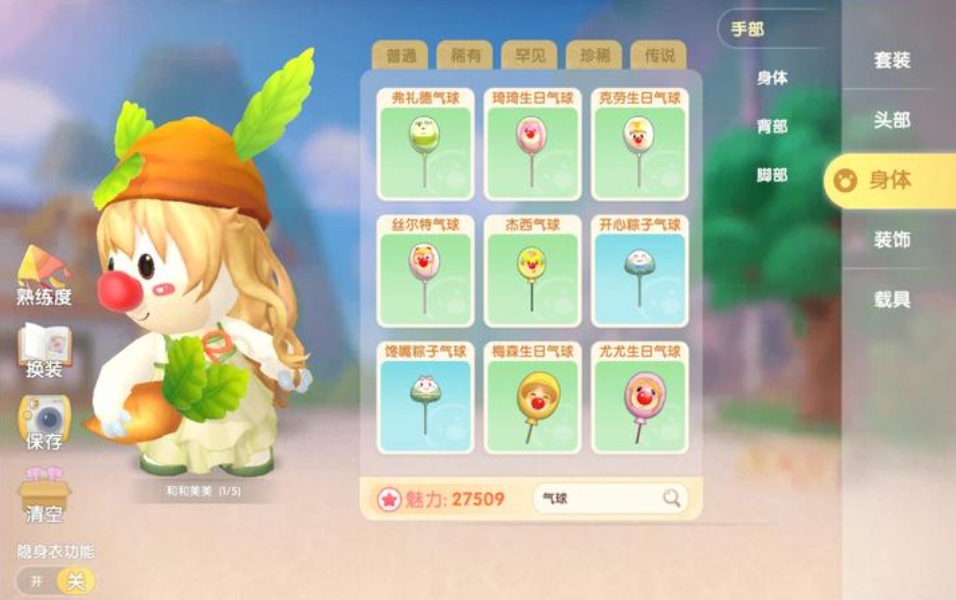The image size is (956, 600).
Task: Select the 稀有 rarity tab
Action: tap(465, 56)
